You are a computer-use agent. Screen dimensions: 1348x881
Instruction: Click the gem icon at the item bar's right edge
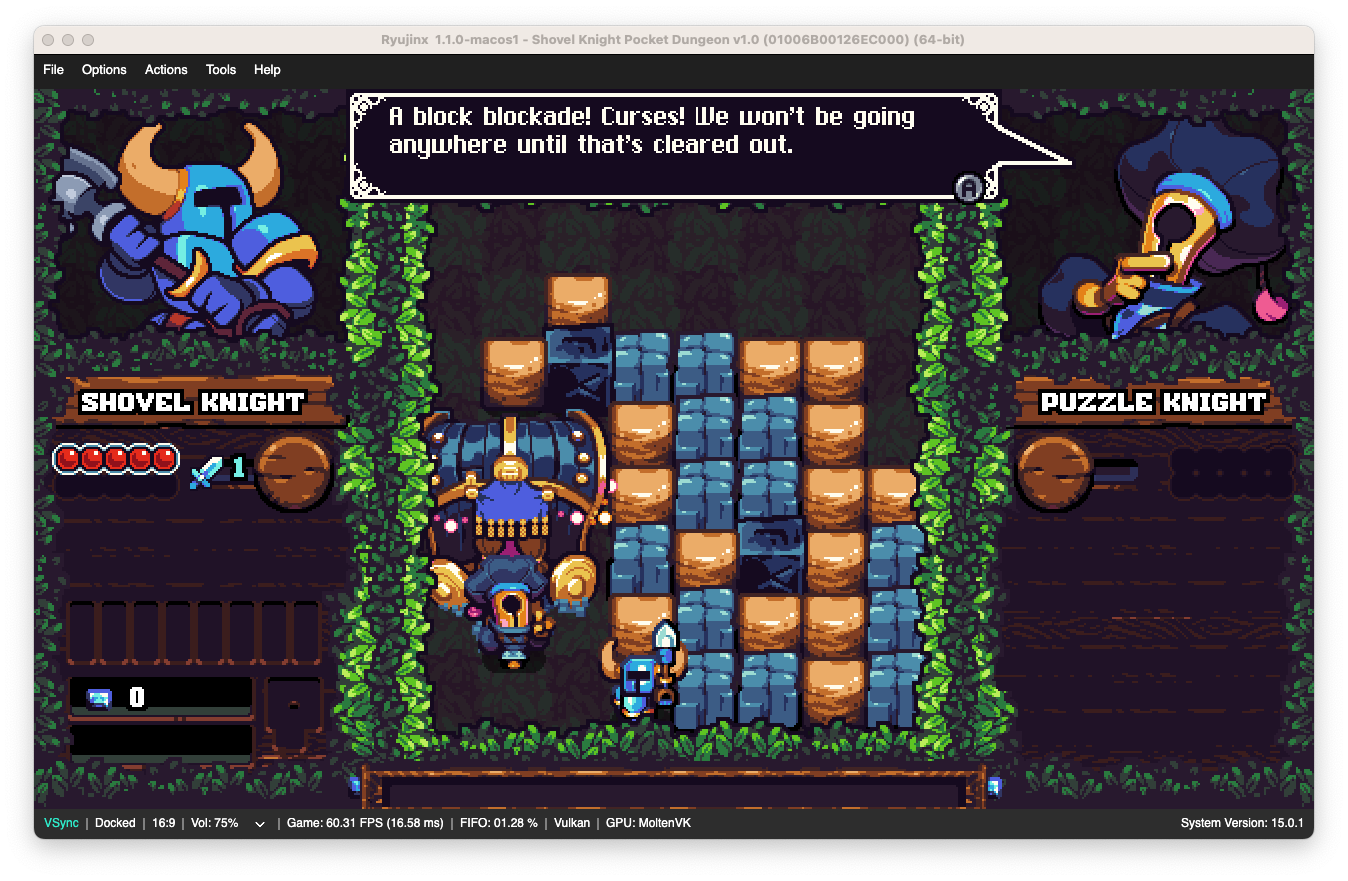pos(995,789)
